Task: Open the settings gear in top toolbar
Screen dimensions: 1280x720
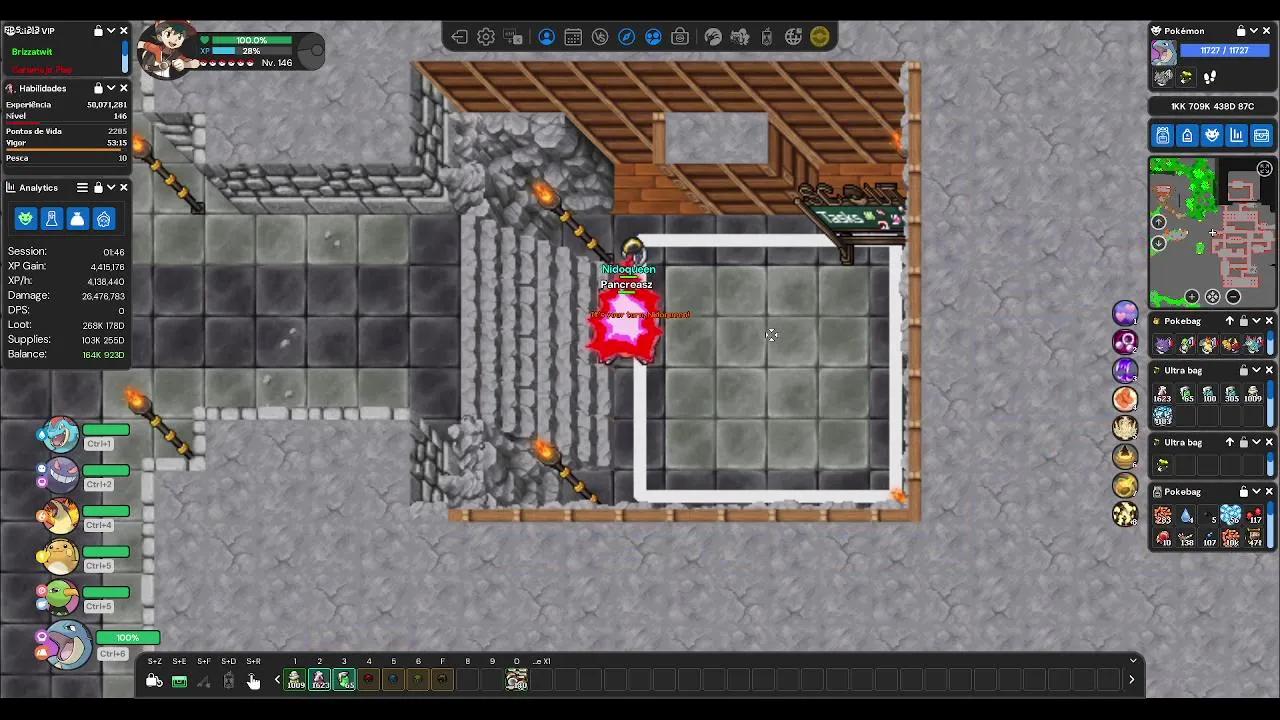Action: click(x=485, y=37)
